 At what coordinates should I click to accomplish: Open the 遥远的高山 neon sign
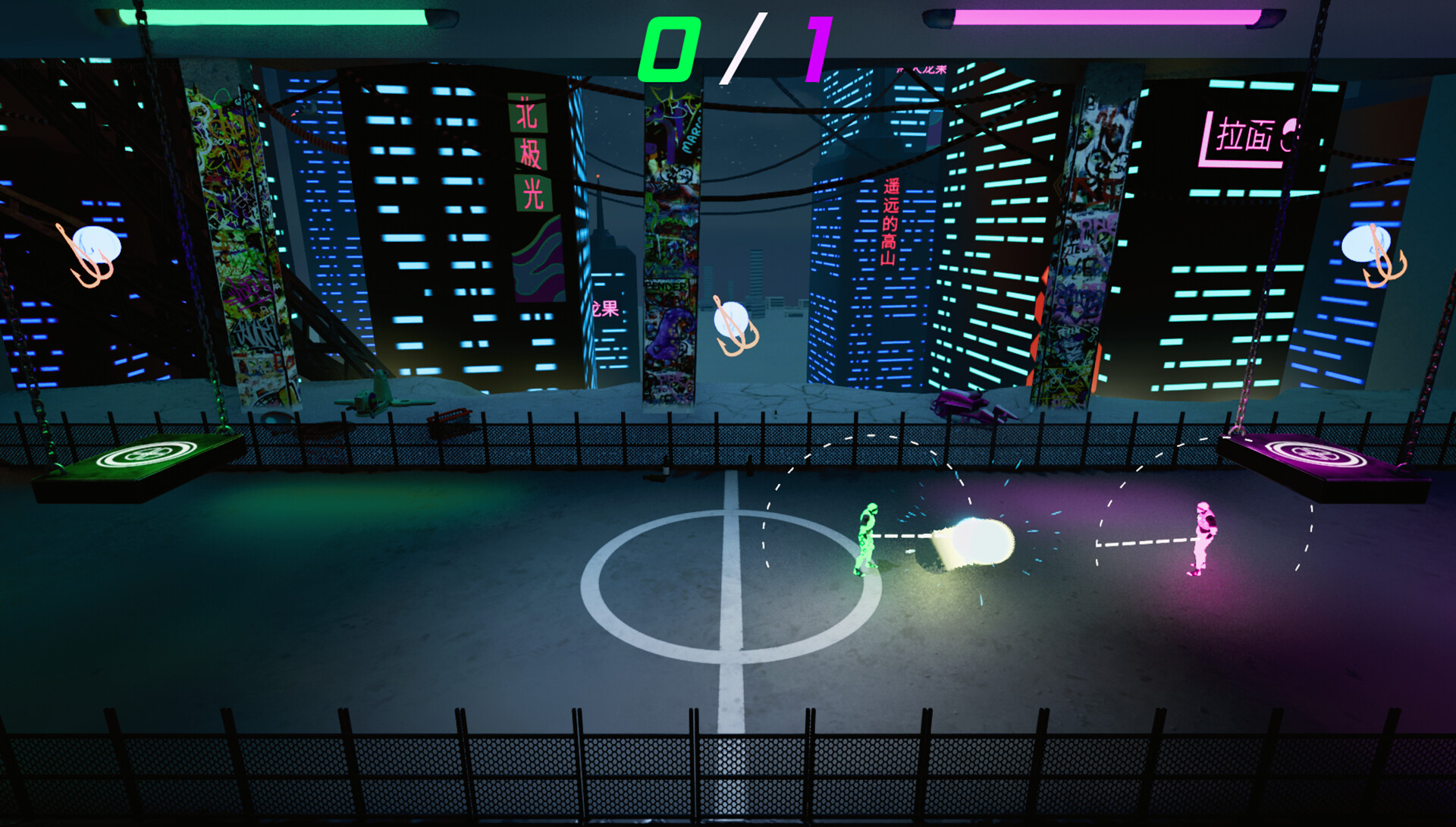tap(889, 220)
